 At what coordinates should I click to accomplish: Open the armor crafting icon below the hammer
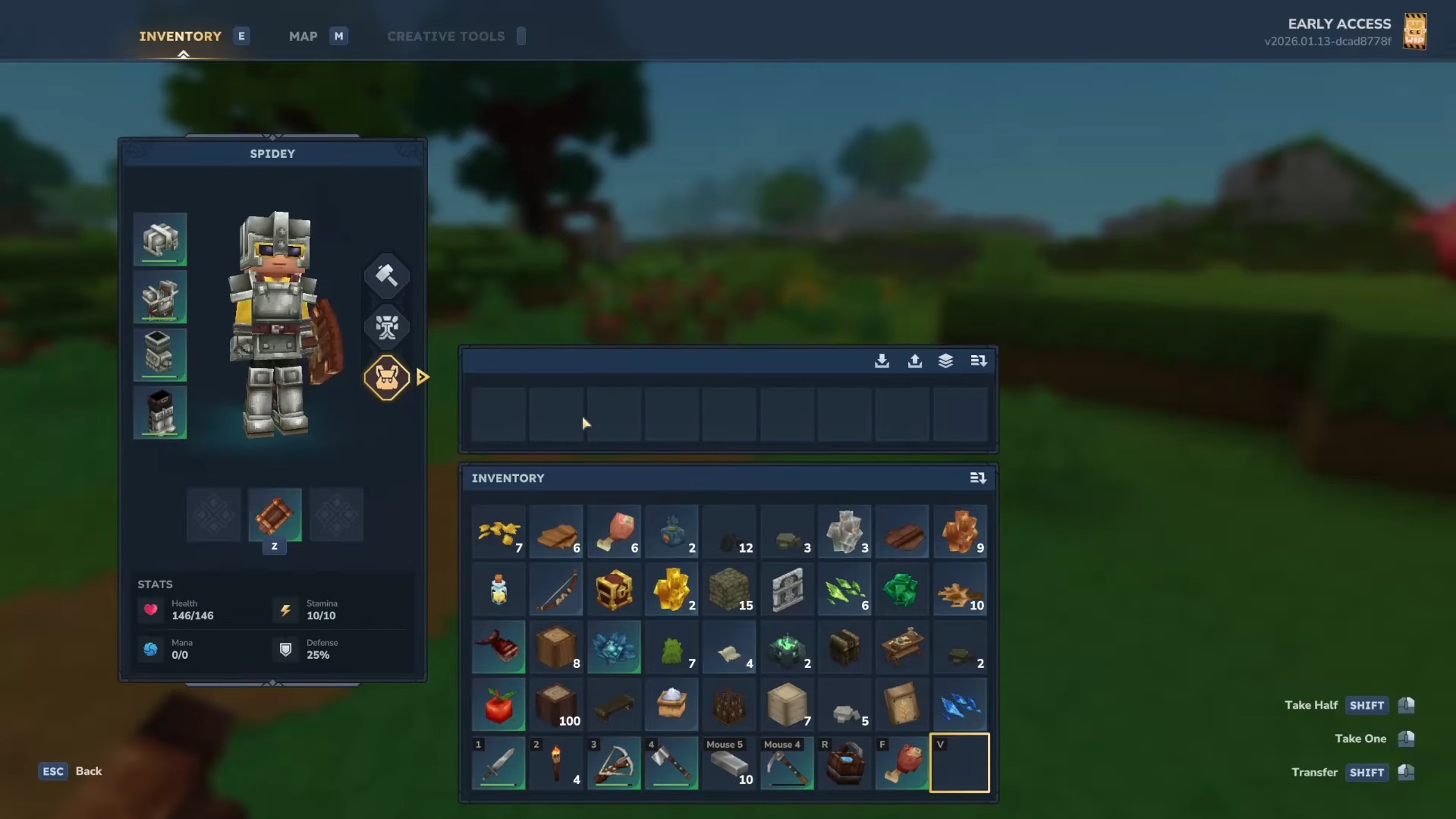[x=387, y=327]
